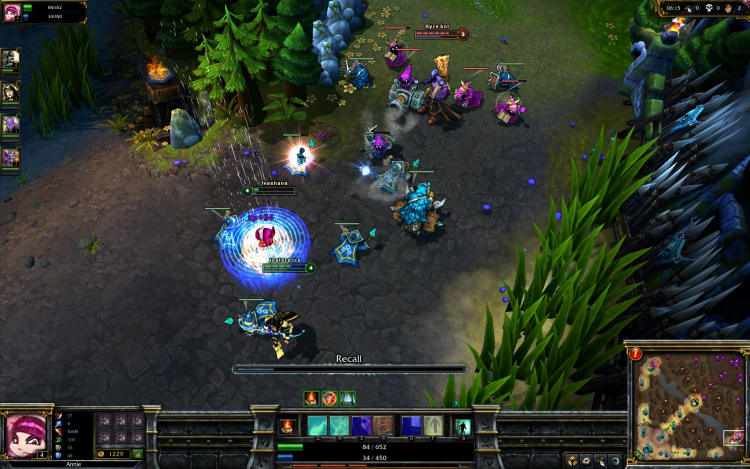The height and width of the screenshot is (469, 750).
Task: Click Annie's champion portrait in the bottom HUD
Action: pyautogui.click(x=26, y=434)
